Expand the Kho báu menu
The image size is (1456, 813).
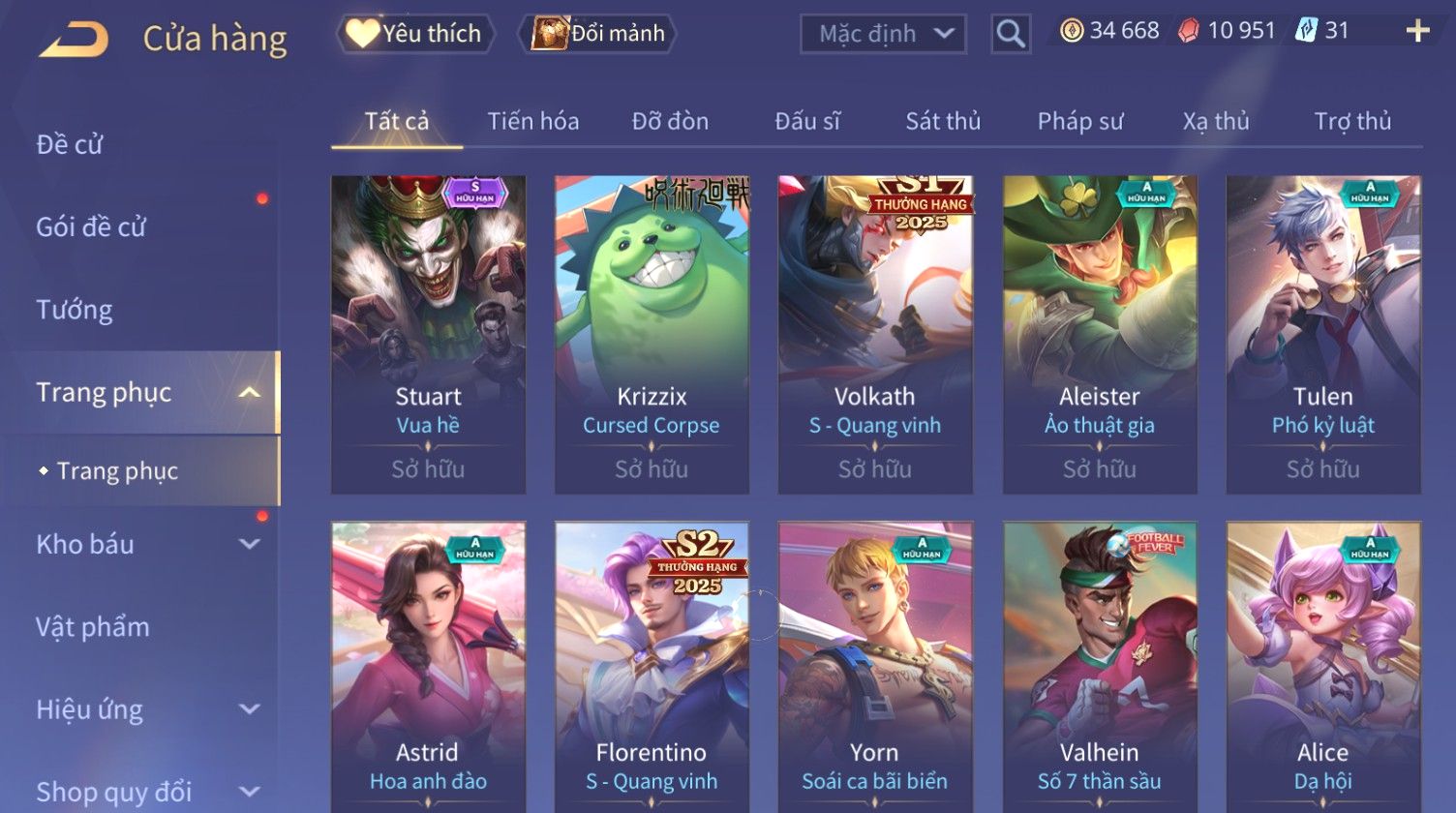pos(145,544)
